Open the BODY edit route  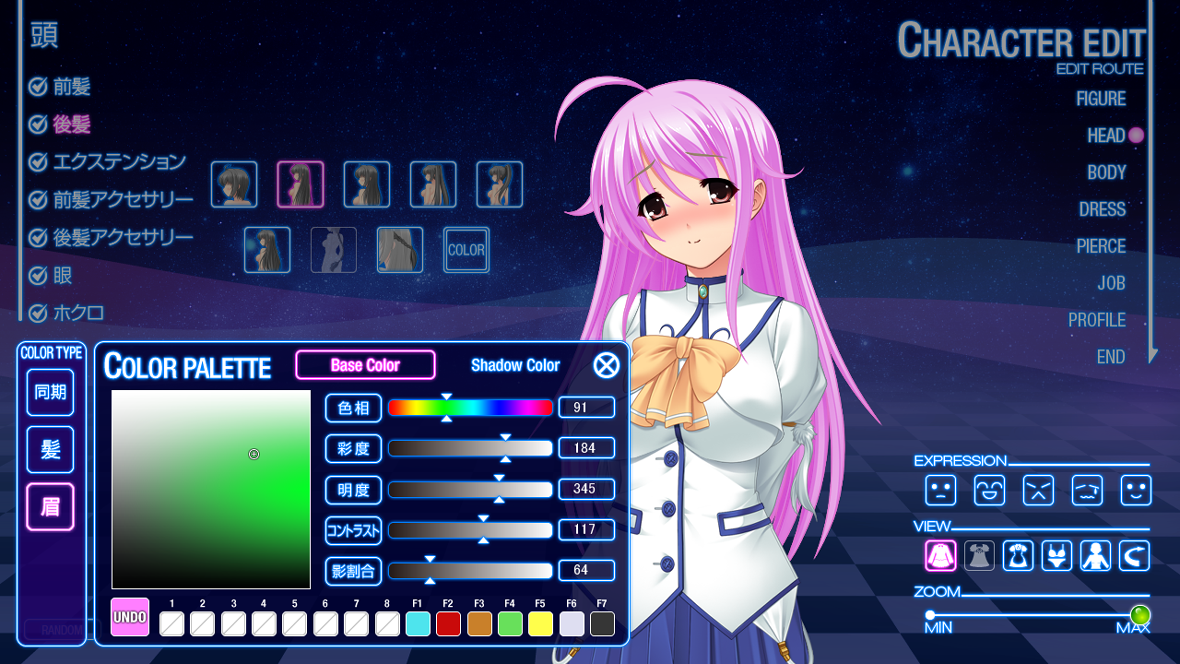tap(1106, 172)
